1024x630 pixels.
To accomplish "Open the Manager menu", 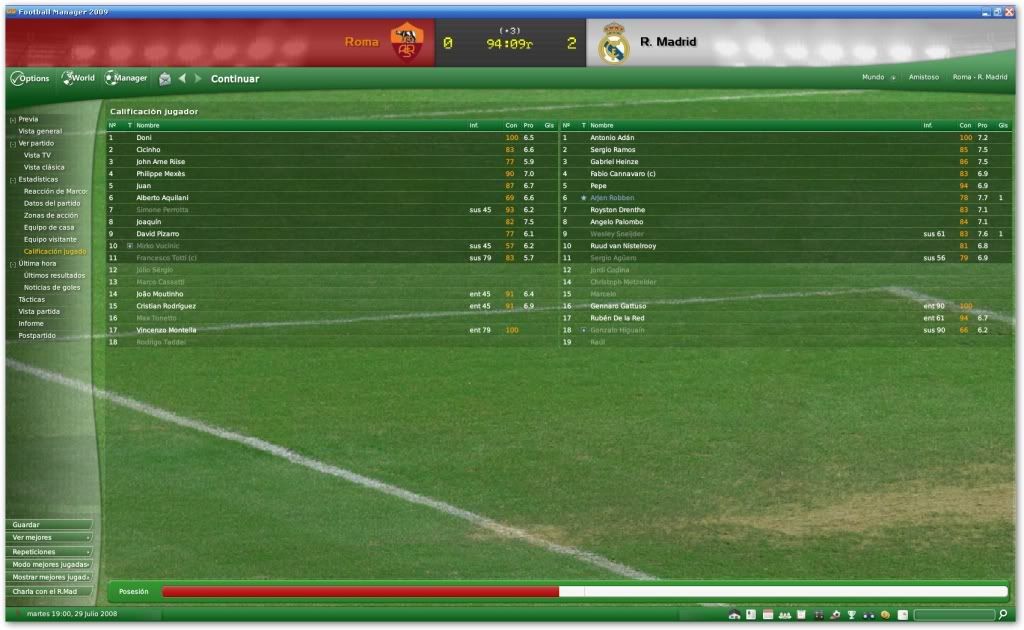I will coord(127,78).
